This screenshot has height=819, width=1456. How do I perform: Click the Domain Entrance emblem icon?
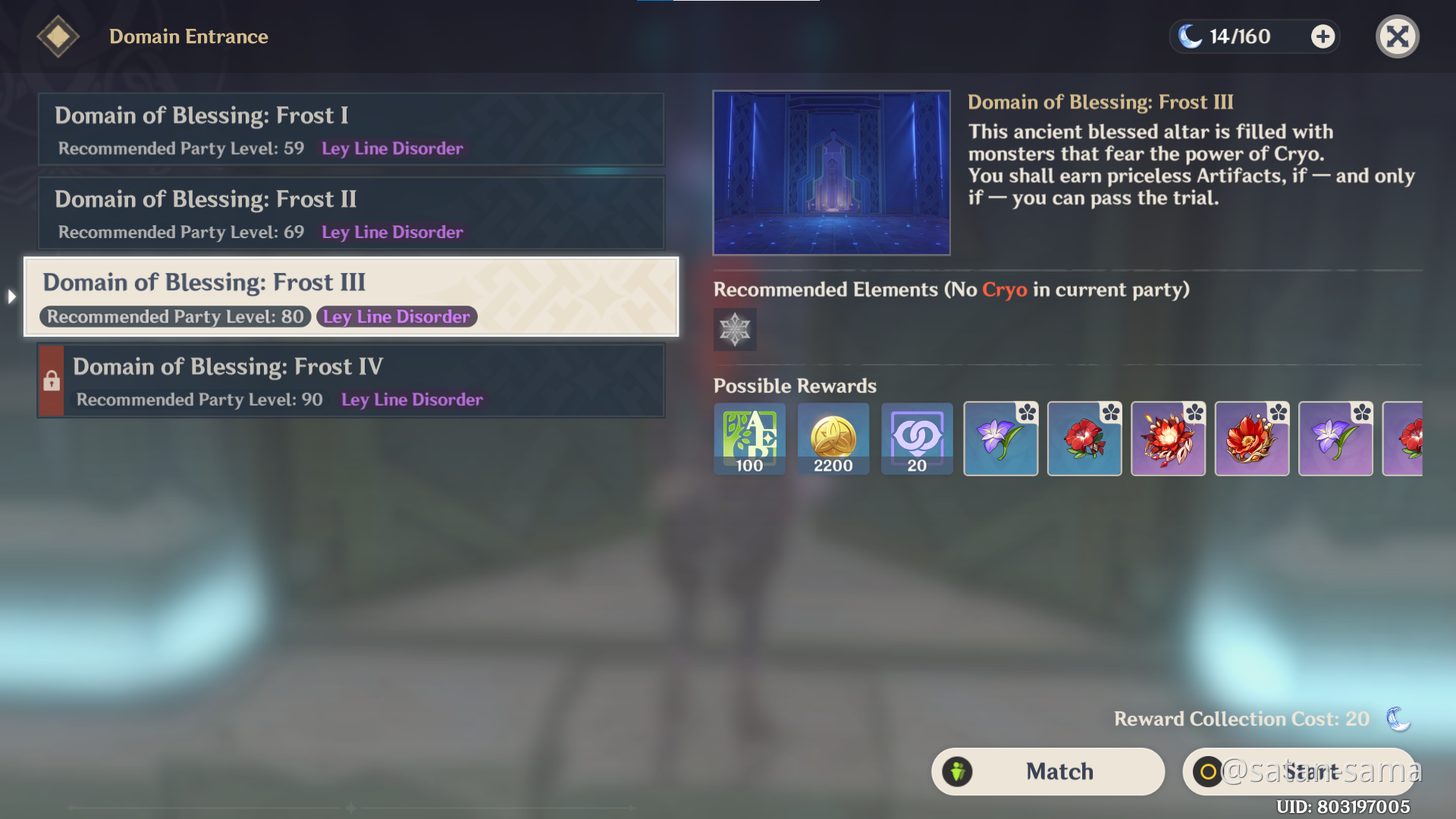58,36
